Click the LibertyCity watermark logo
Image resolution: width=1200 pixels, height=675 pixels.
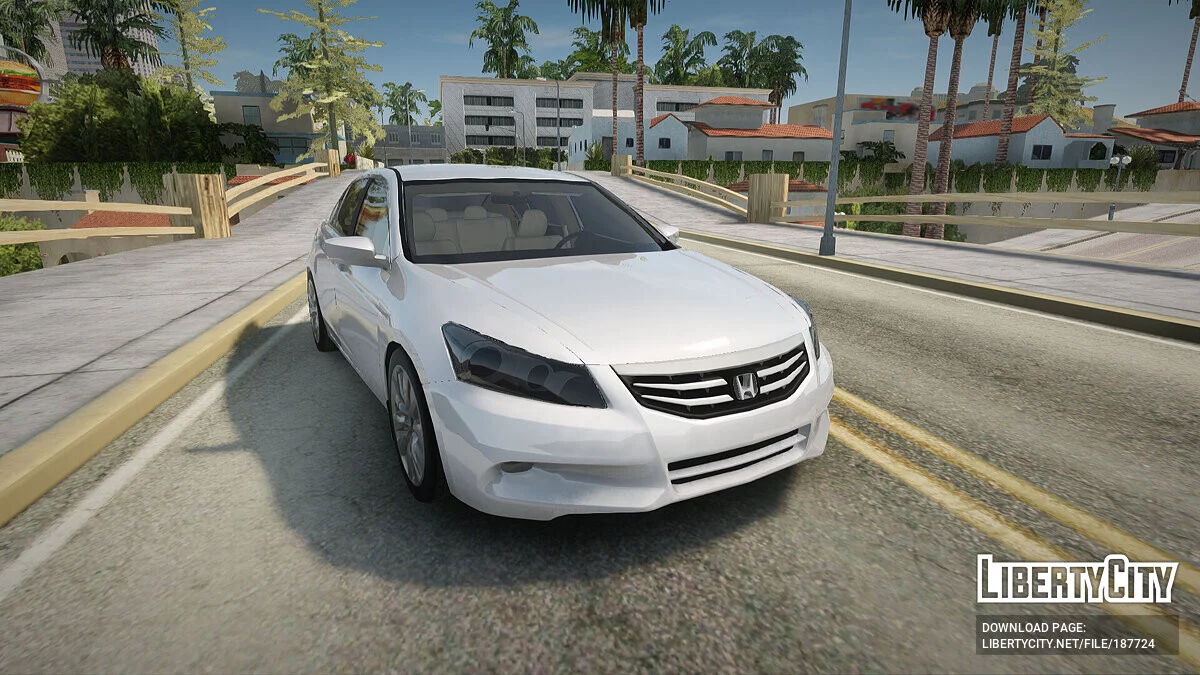[x=1077, y=579]
